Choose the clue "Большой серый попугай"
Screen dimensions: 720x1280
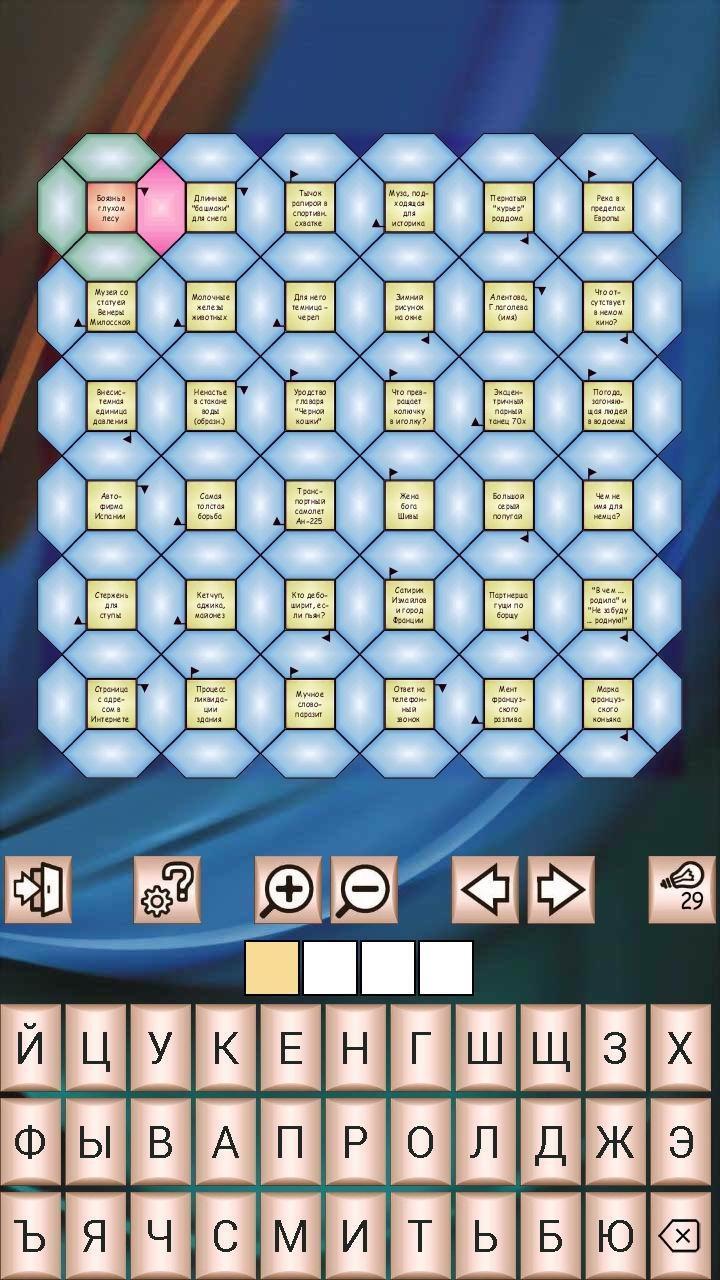508,505
